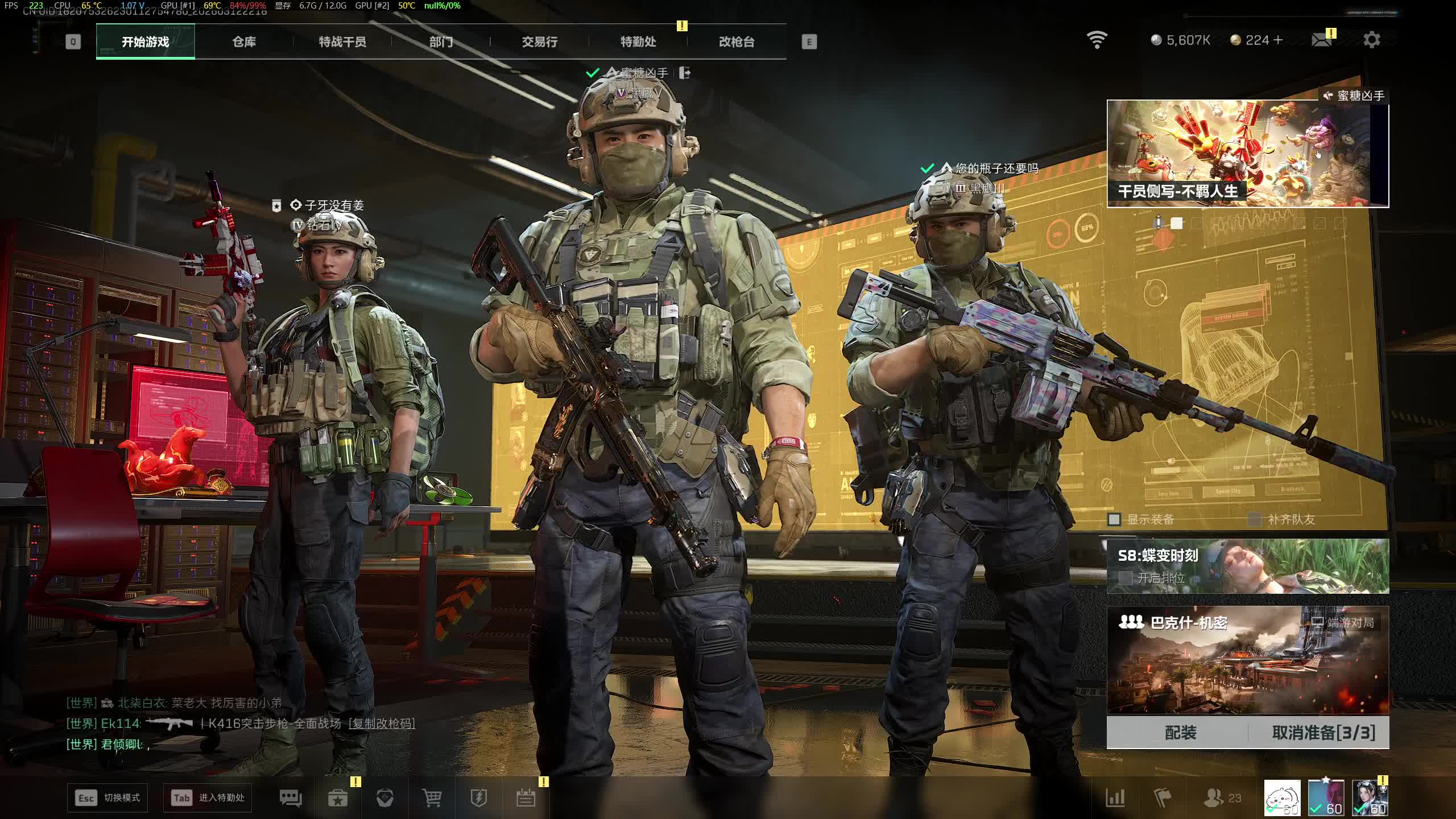This screenshot has width=1456, height=819.
Task: Open the chat bubble icon
Action: [291, 798]
